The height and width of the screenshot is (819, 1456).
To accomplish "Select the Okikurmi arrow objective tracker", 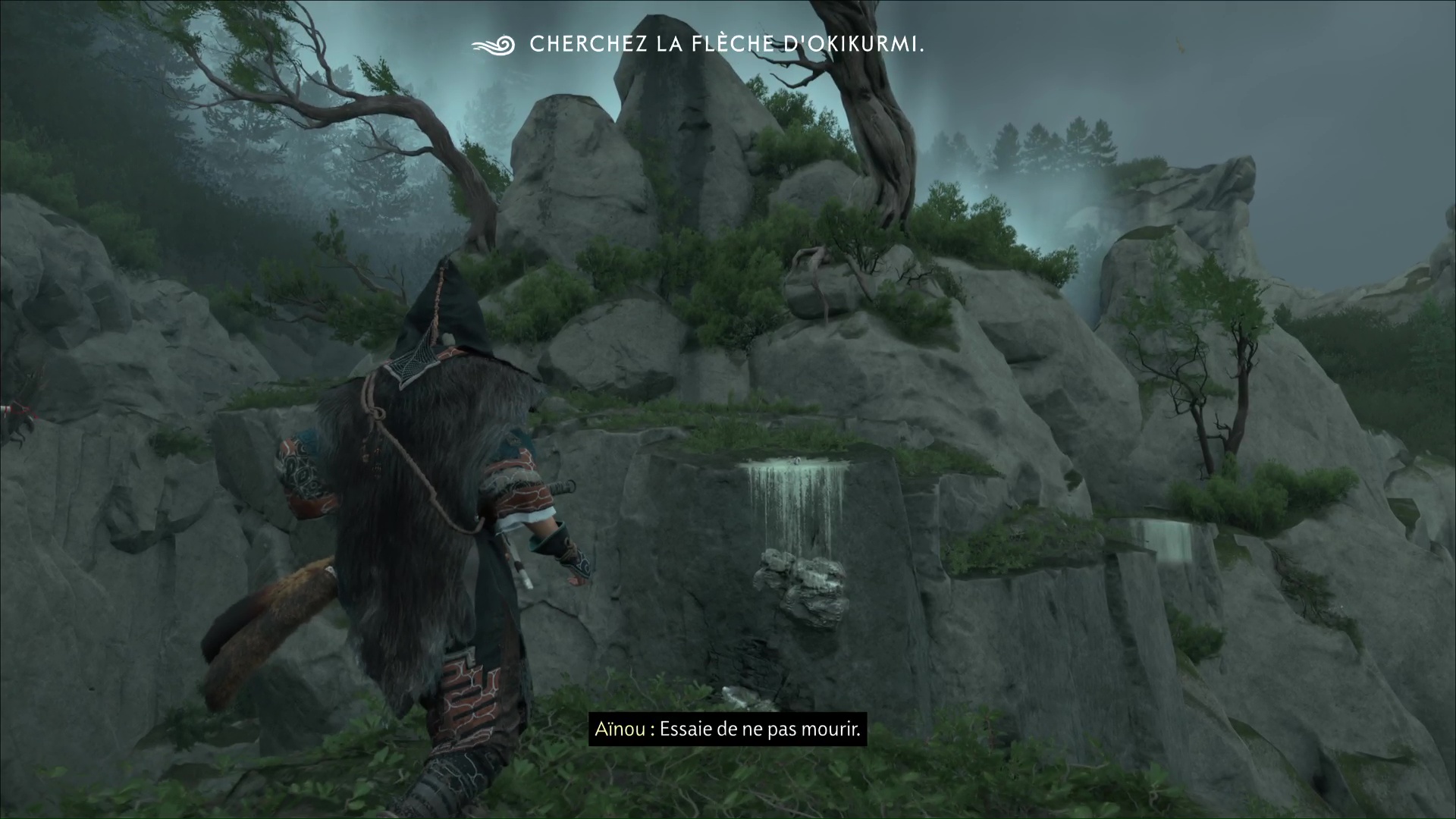I will click(726, 45).
